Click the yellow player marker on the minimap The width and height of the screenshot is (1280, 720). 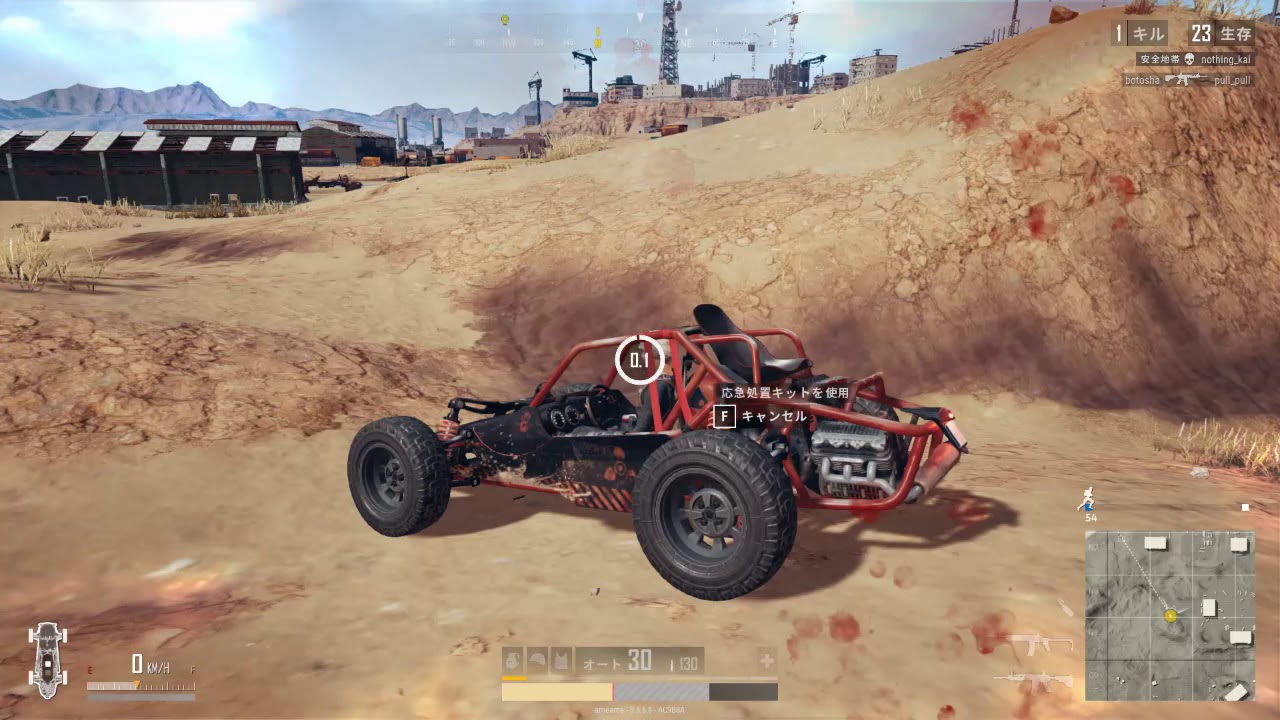pos(1170,616)
